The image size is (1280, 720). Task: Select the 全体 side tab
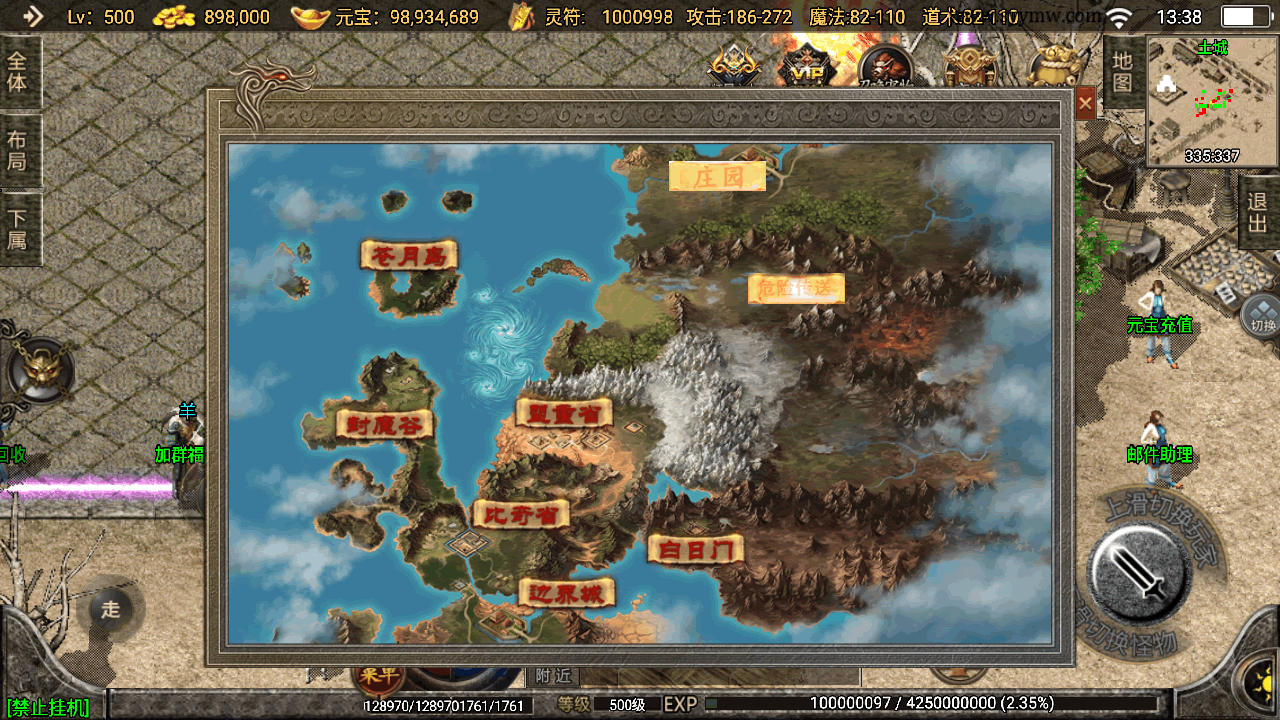tap(18, 71)
